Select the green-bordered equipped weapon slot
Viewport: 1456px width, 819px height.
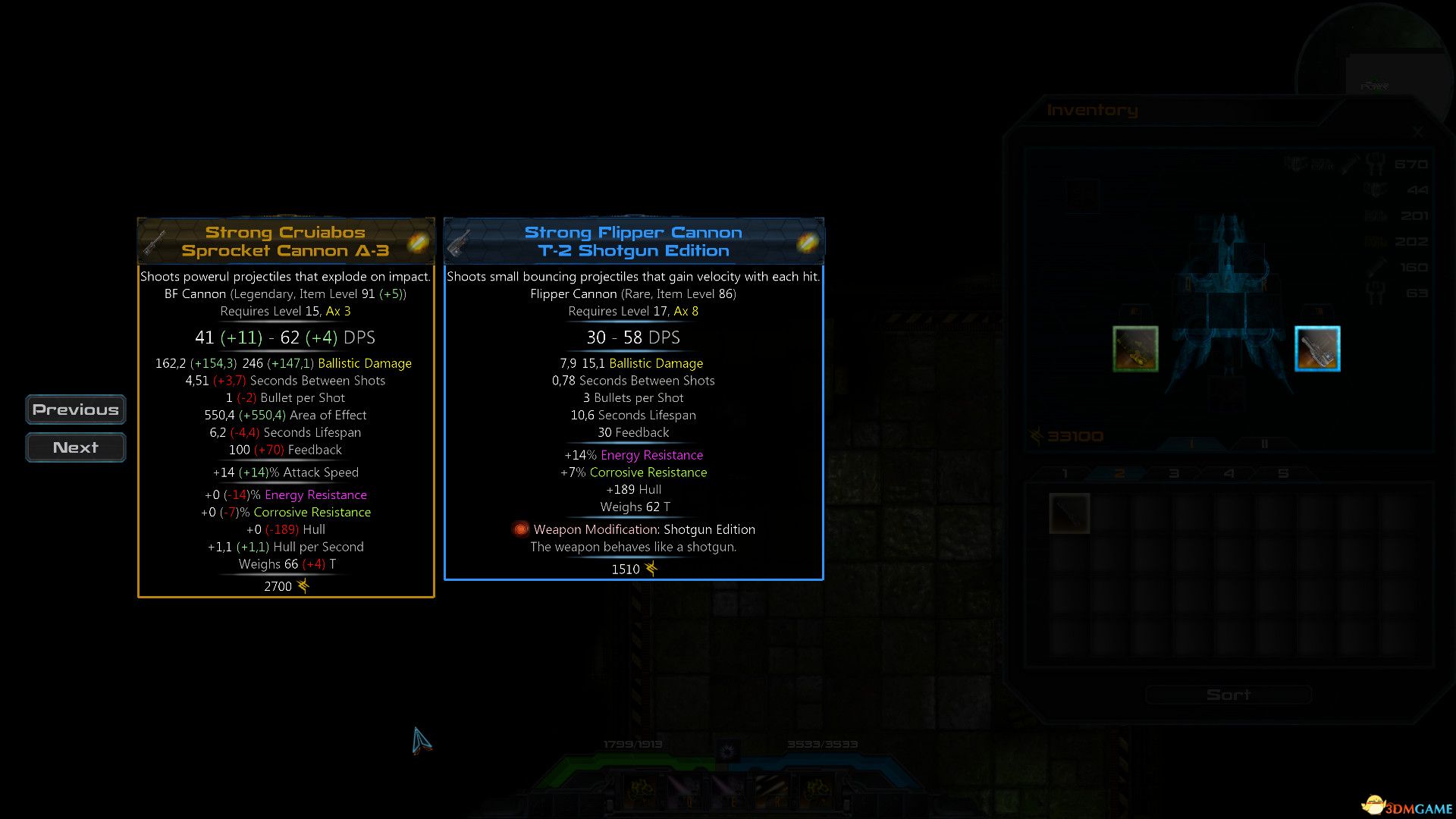[x=1135, y=349]
